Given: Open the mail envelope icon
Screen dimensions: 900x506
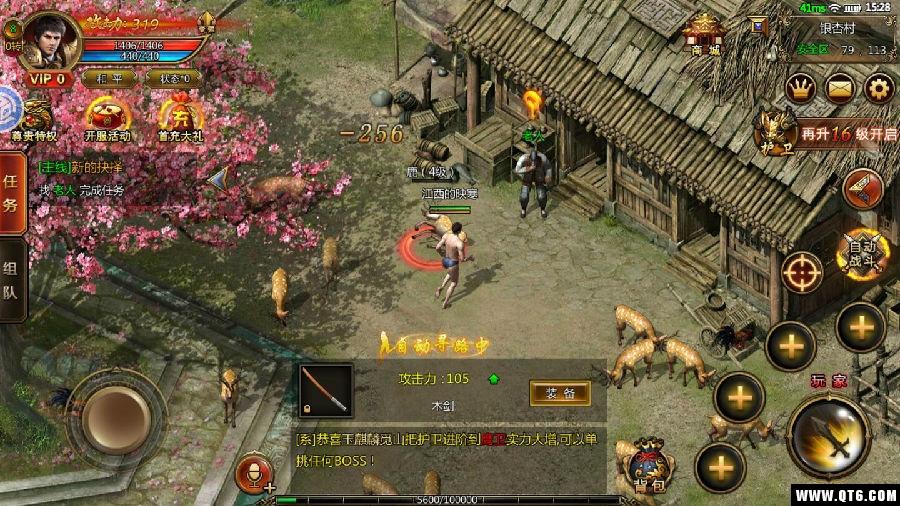Looking at the screenshot, I should pos(839,88).
